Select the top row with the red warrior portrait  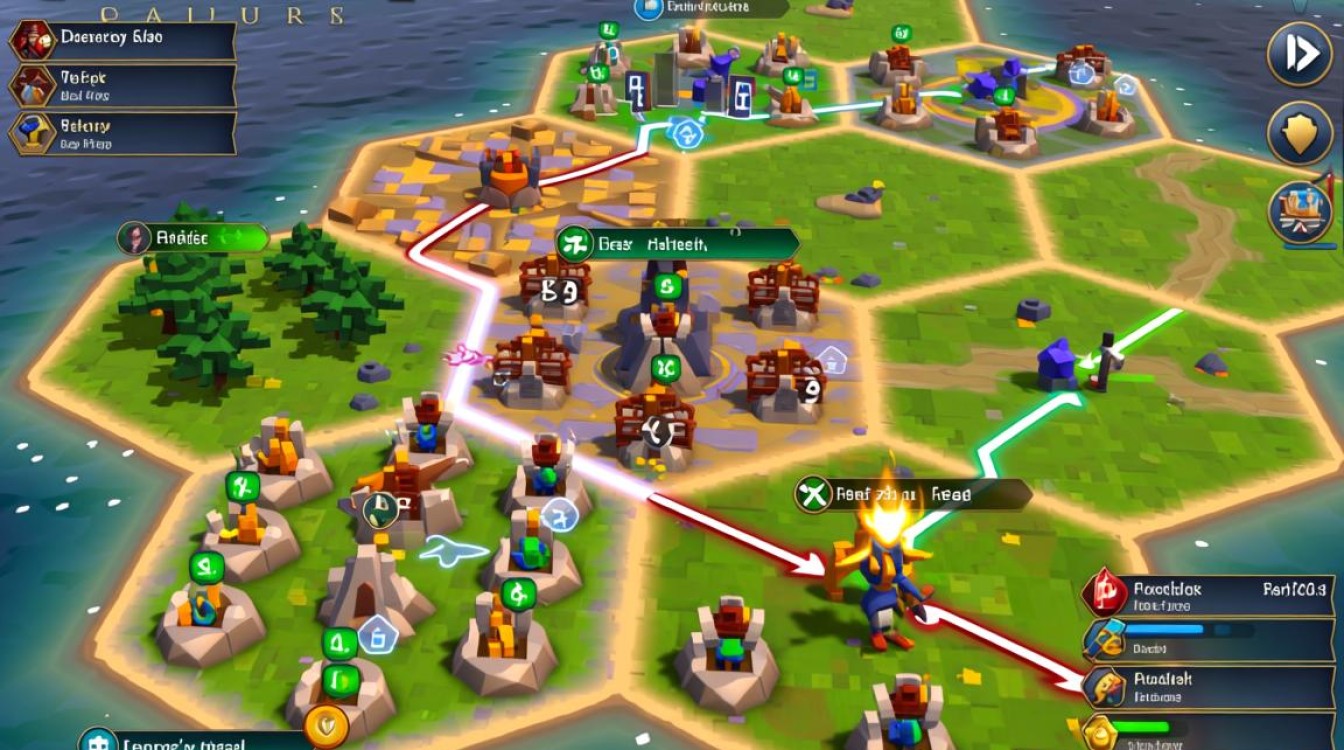pyautogui.click(x=122, y=40)
